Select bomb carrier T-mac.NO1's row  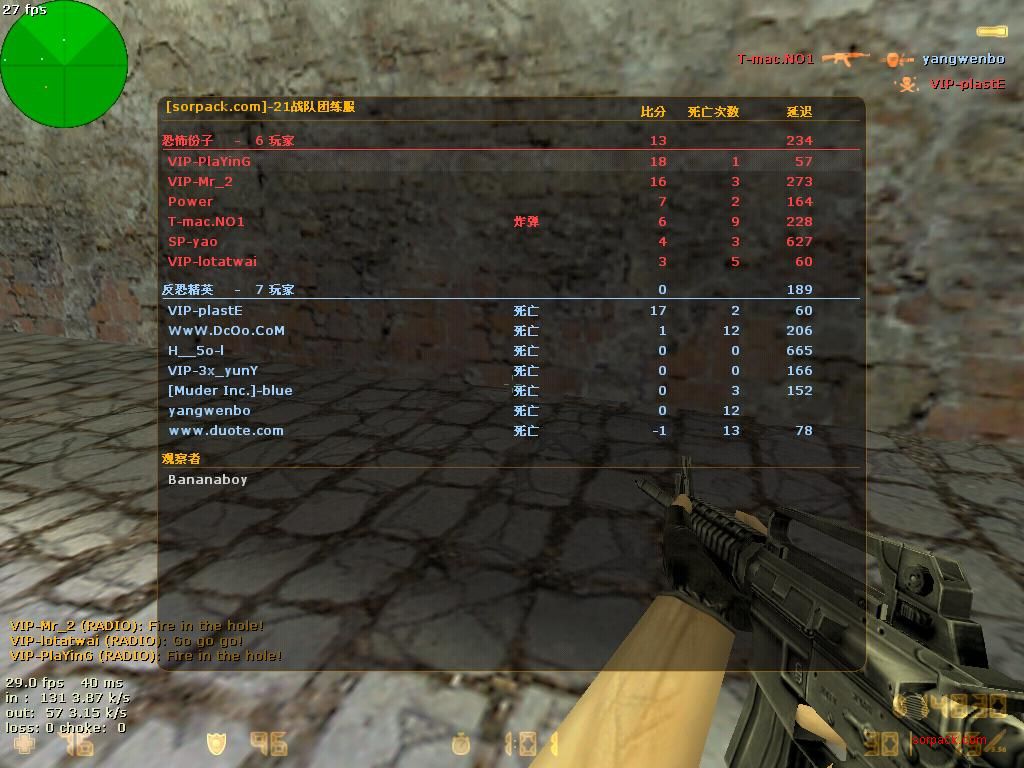[206, 221]
